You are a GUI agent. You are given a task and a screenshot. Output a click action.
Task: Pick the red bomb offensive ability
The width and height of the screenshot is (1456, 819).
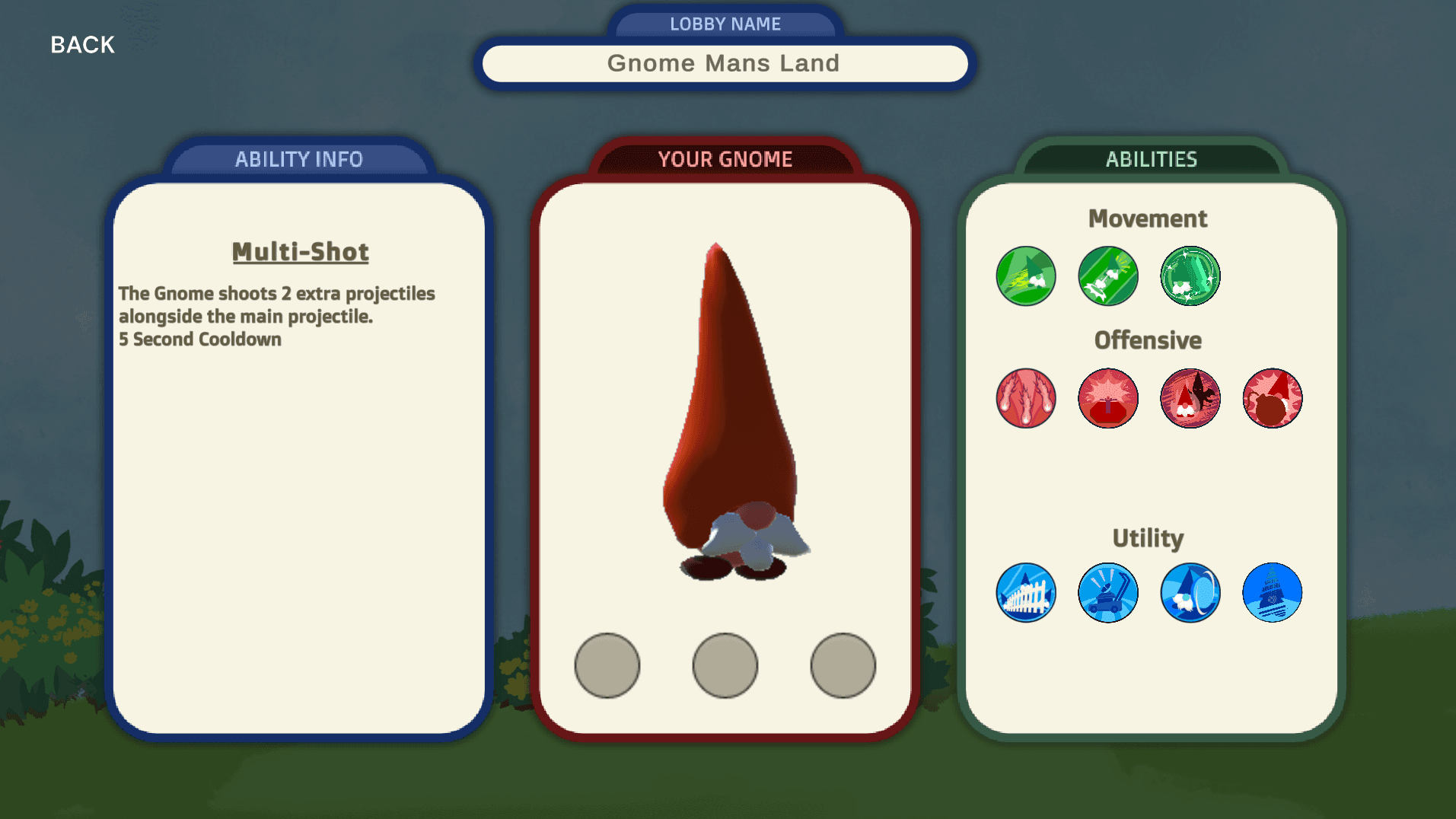[x=1272, y=398]
